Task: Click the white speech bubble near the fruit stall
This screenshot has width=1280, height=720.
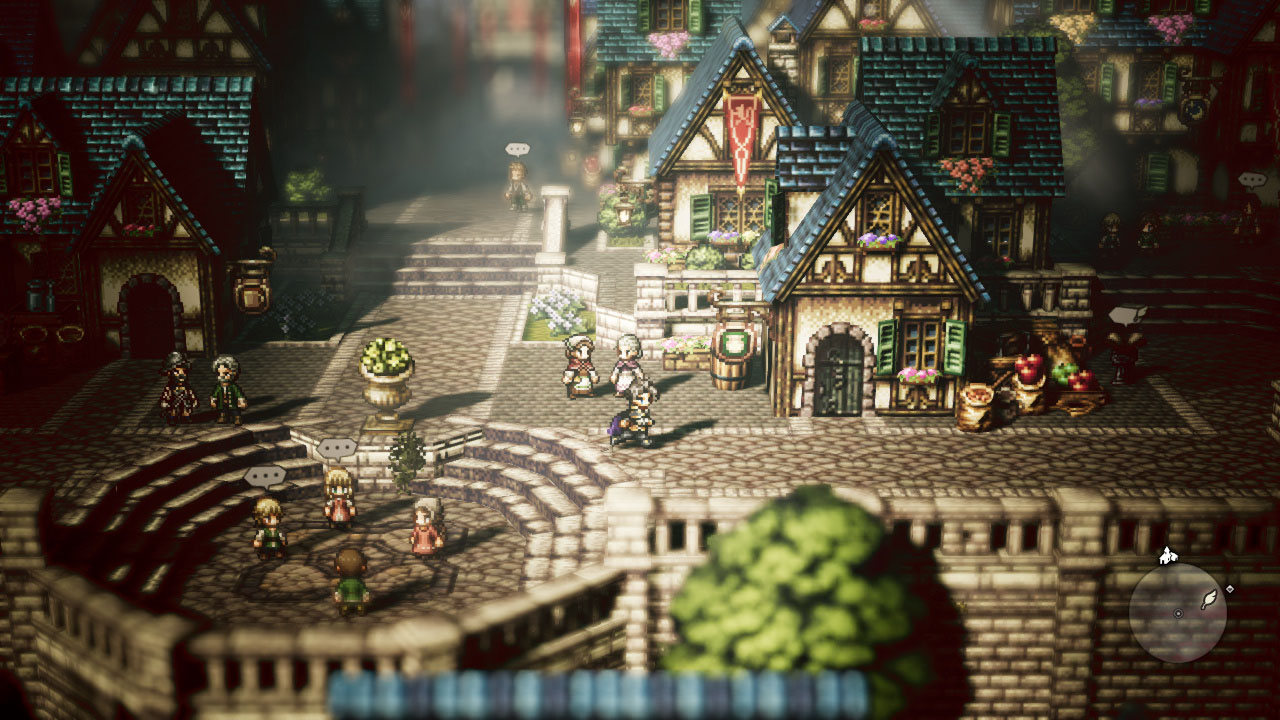Action: pos(1127,314)
